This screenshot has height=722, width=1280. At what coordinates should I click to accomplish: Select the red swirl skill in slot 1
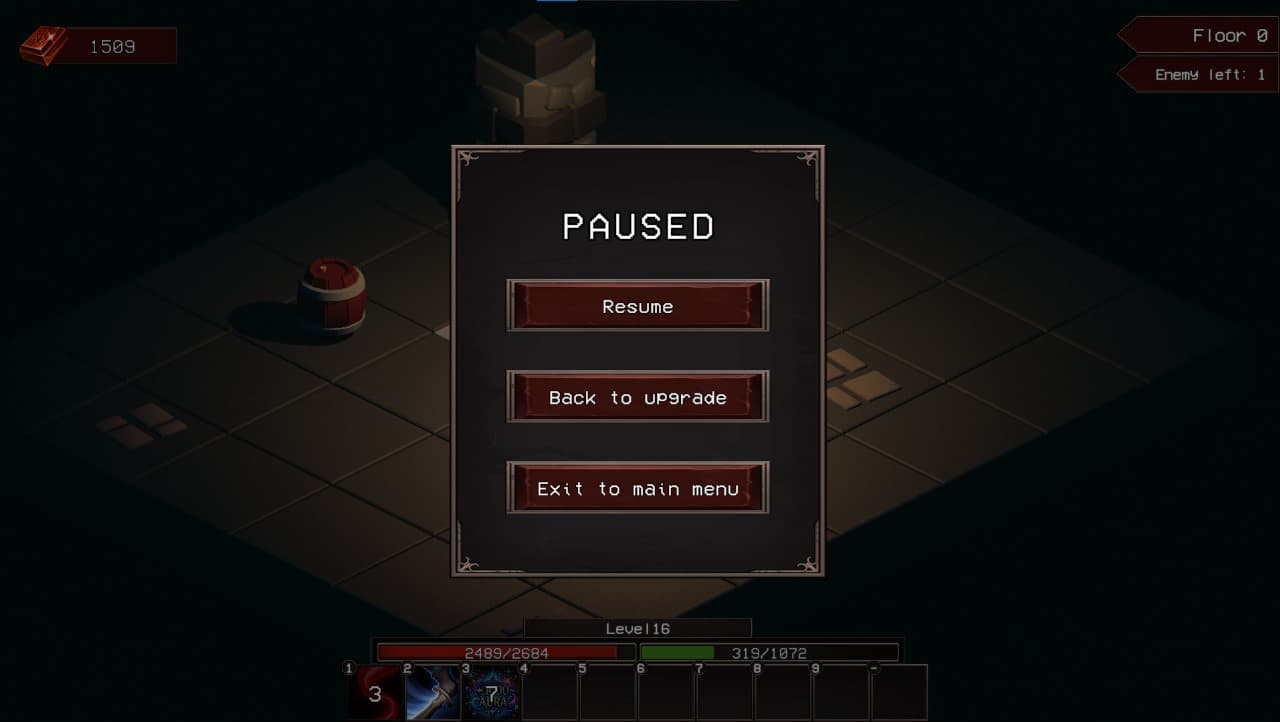pos(374,692)
